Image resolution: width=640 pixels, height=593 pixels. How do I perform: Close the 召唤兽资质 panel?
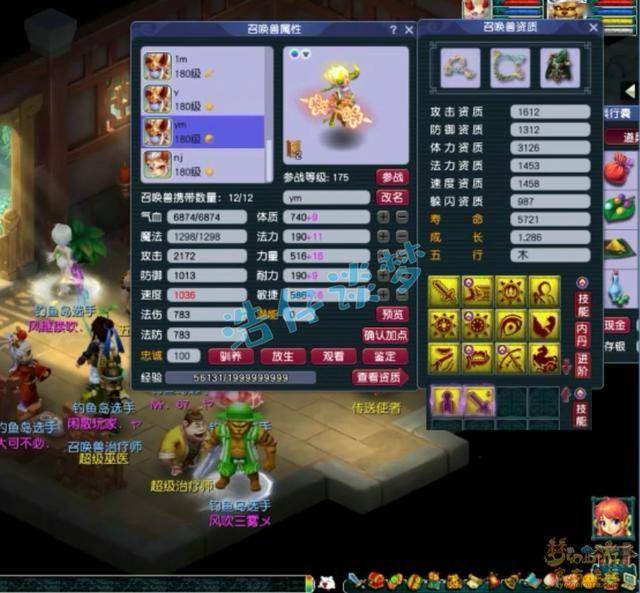593,28
